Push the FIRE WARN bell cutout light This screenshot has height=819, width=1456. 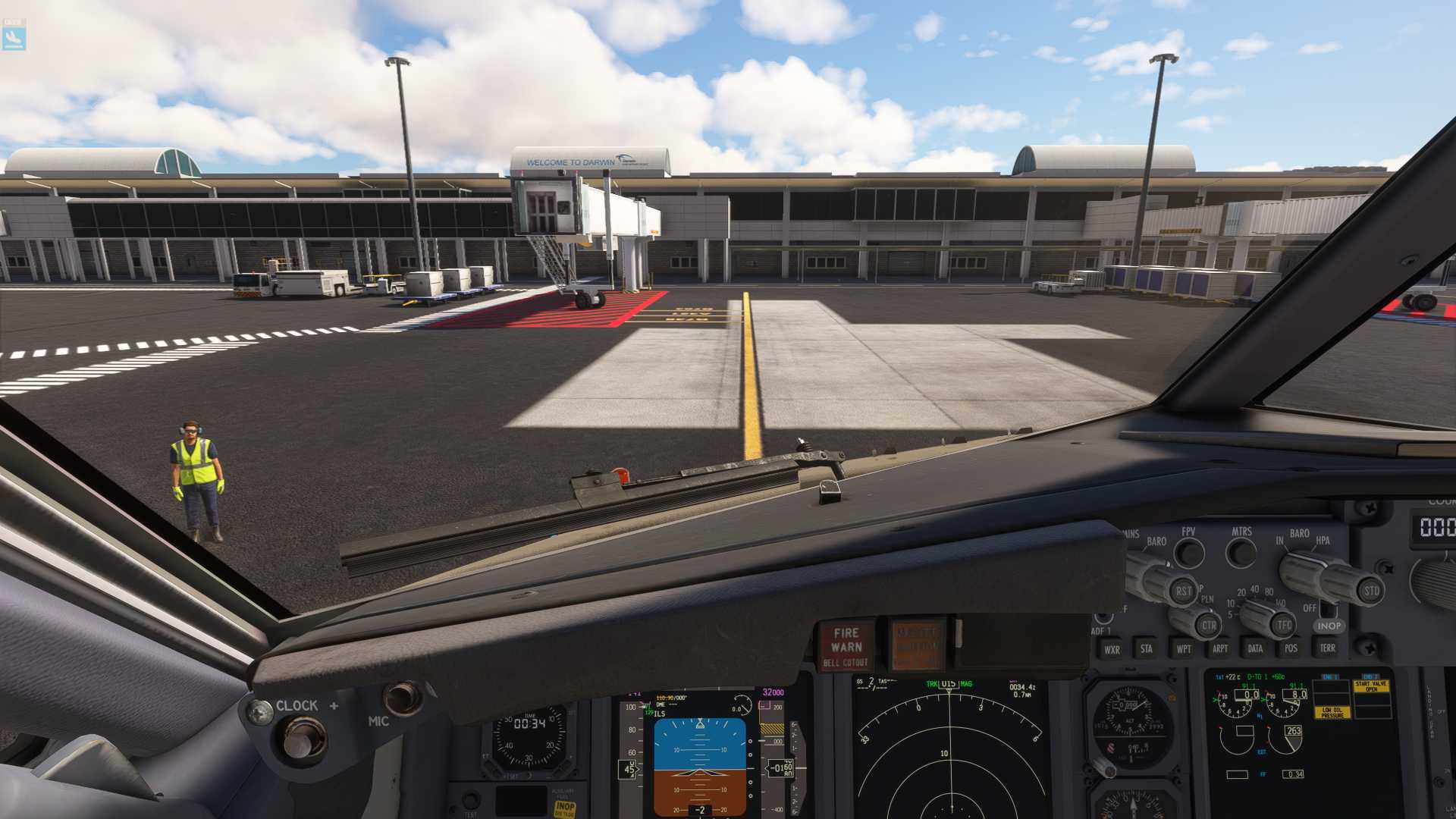(846, 645)
